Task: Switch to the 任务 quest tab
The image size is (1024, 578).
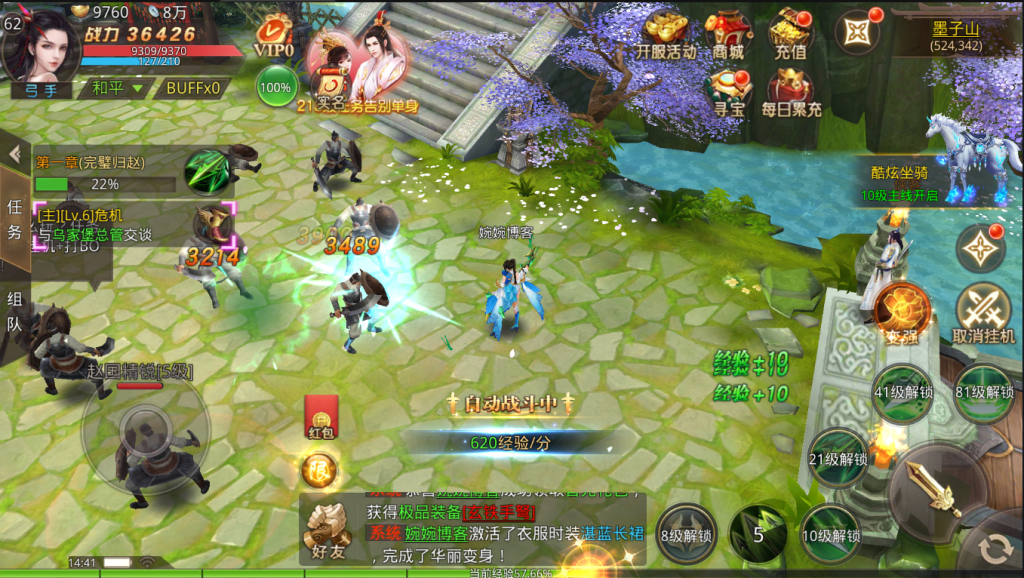Action: (x=15, y=218)
